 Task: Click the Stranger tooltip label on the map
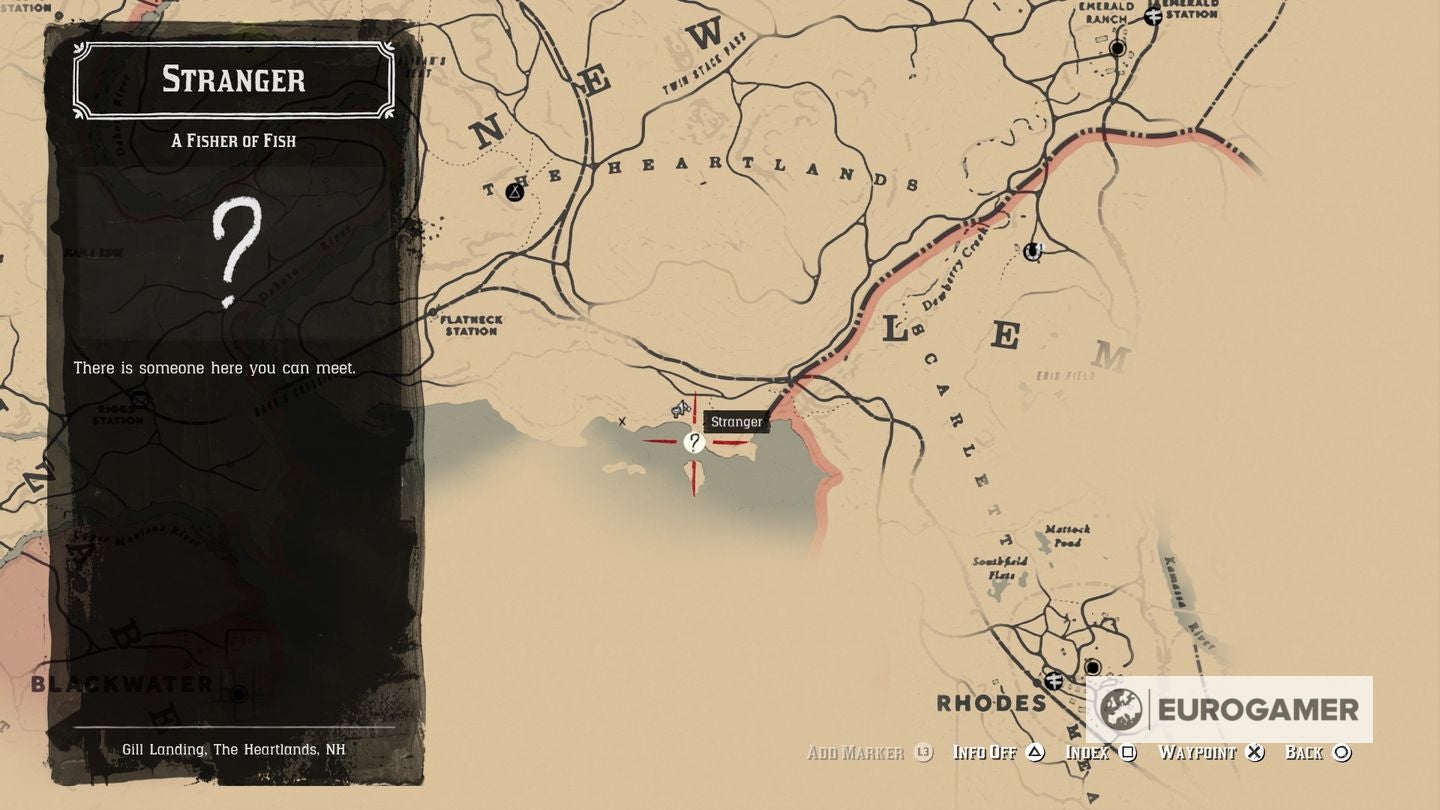pyautogui.click(x=736, y=421)
